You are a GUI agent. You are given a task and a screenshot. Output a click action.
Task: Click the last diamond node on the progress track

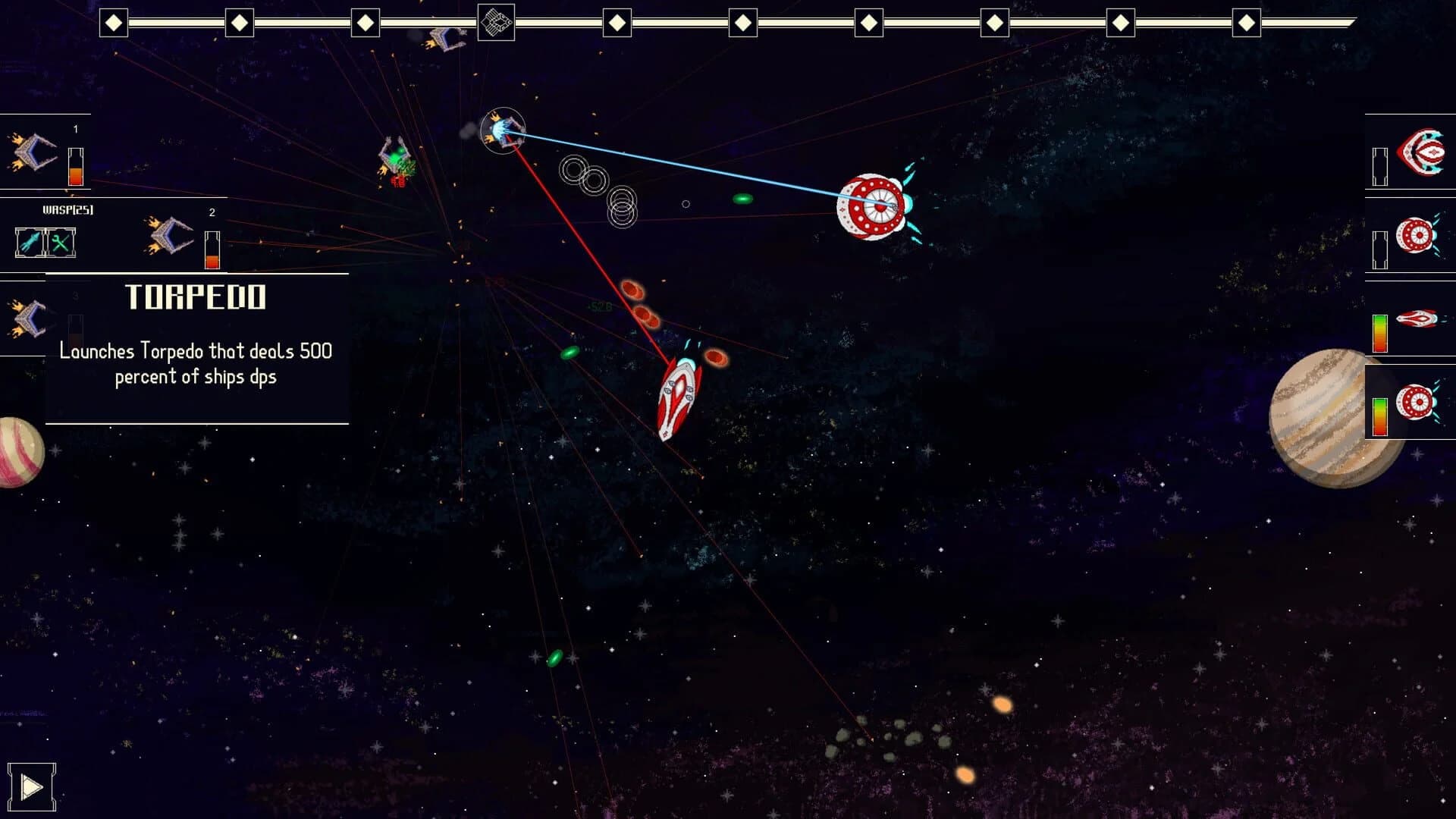(1247, 23)
